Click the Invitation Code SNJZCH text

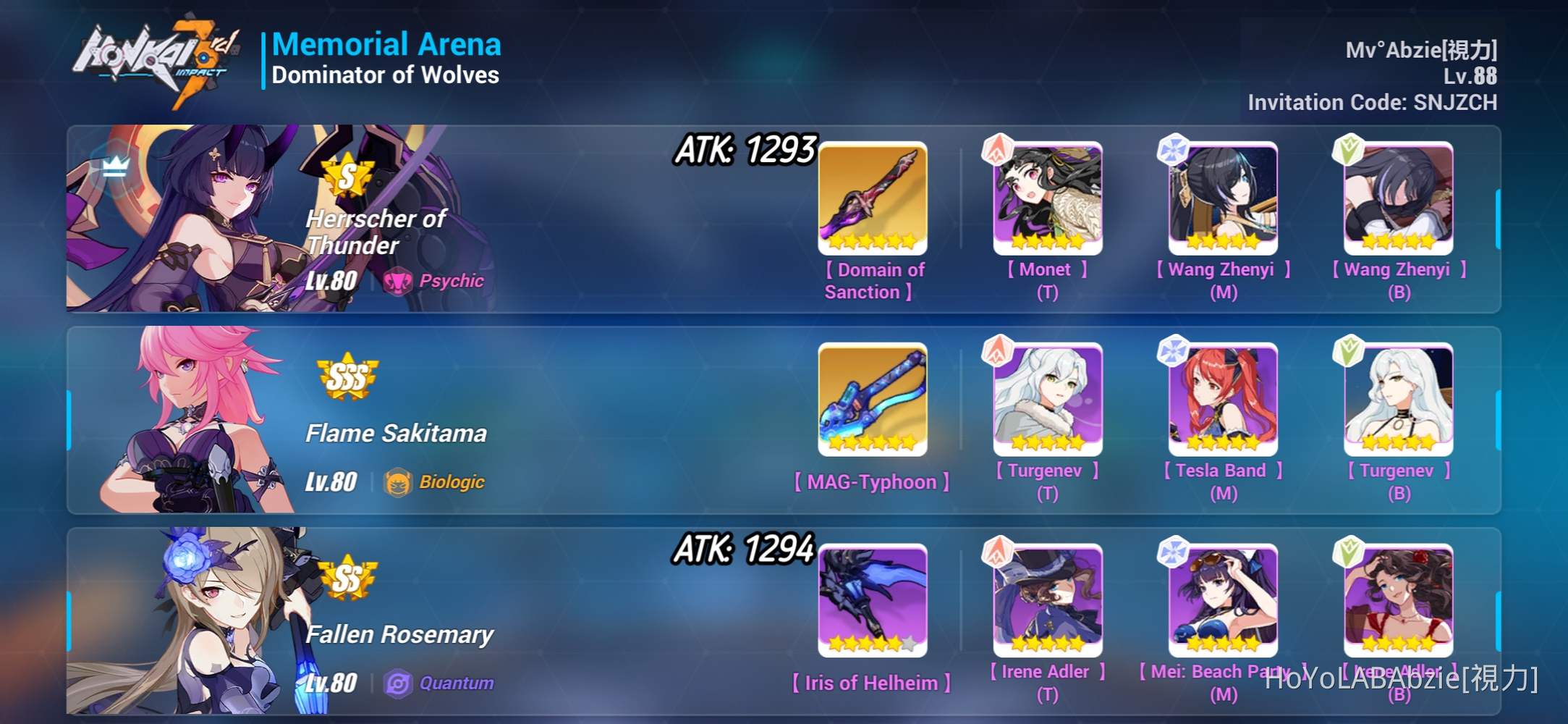pyautogui.click(x=1371, y=102)
